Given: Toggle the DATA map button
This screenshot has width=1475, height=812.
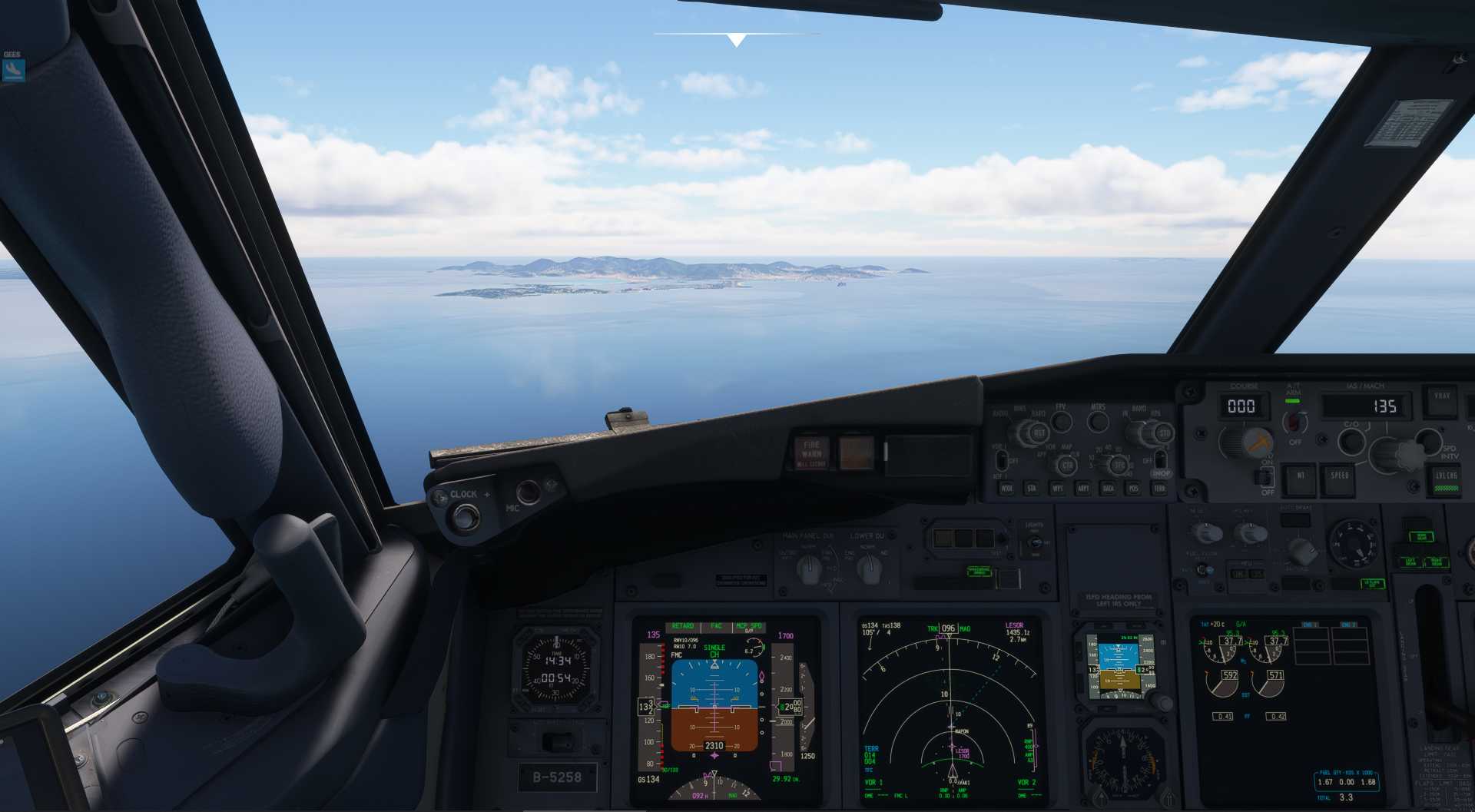Looking at the screenshot, I should (x=1108, y=488).
